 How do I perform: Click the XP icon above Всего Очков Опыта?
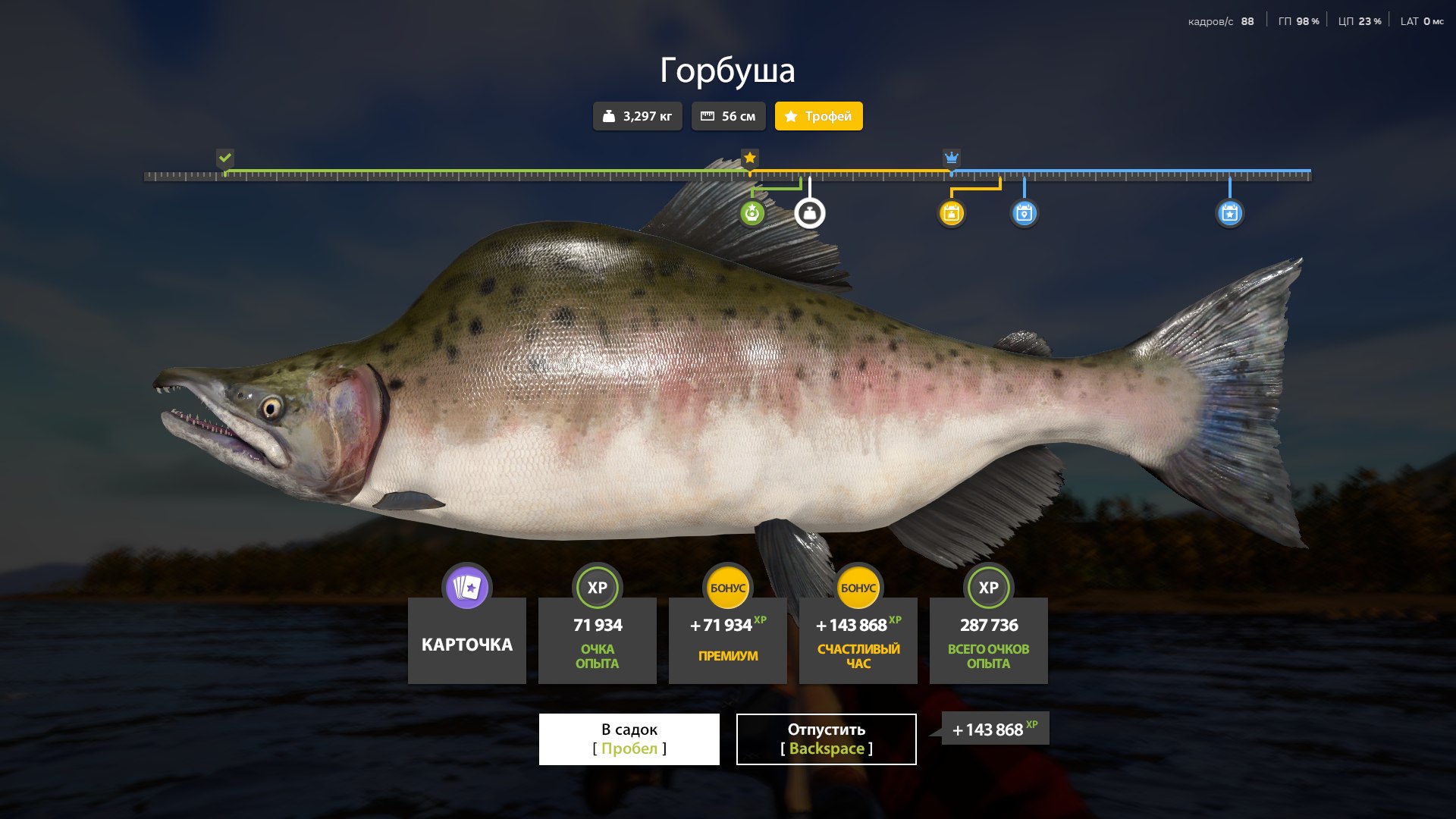click(988, 587)
